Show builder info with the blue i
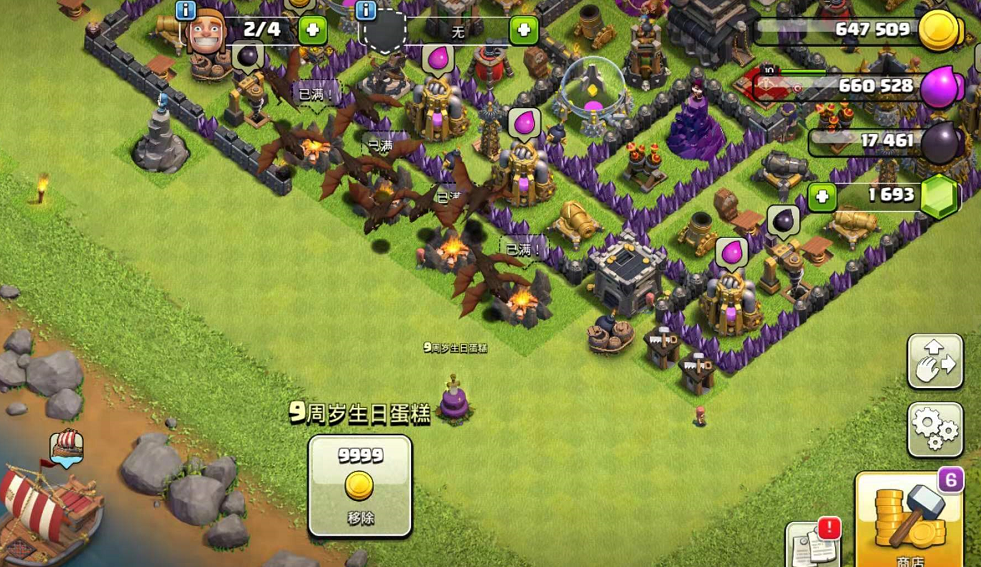Screen dimensions: 981x567 pos(185,10)
